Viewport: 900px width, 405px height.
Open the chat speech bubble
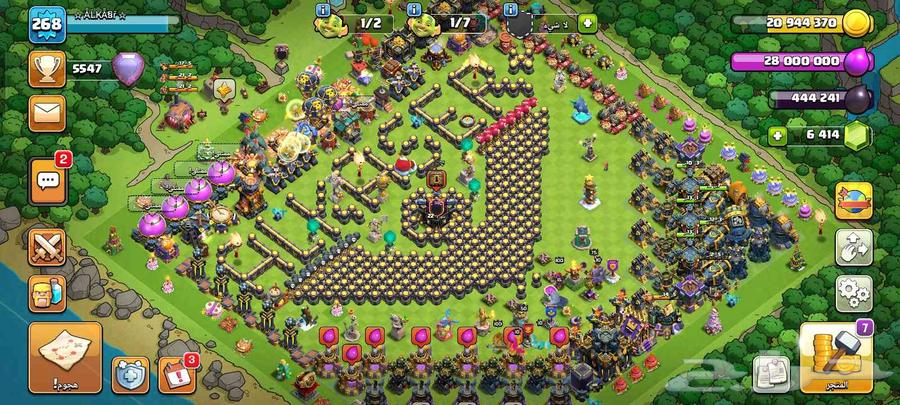(47, 180)
